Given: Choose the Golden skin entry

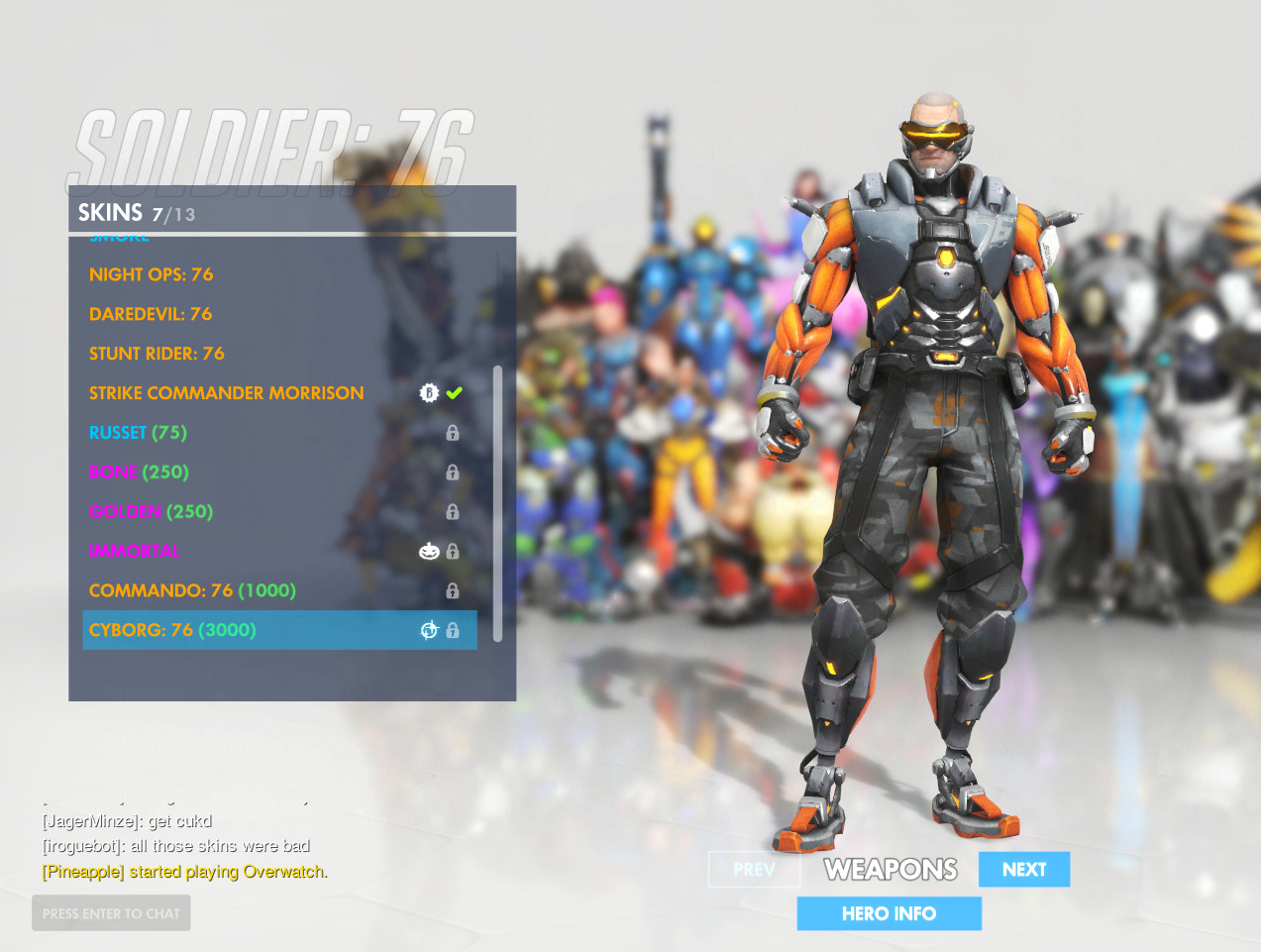Looking at the screenshot, I should (x=151, y=512).
